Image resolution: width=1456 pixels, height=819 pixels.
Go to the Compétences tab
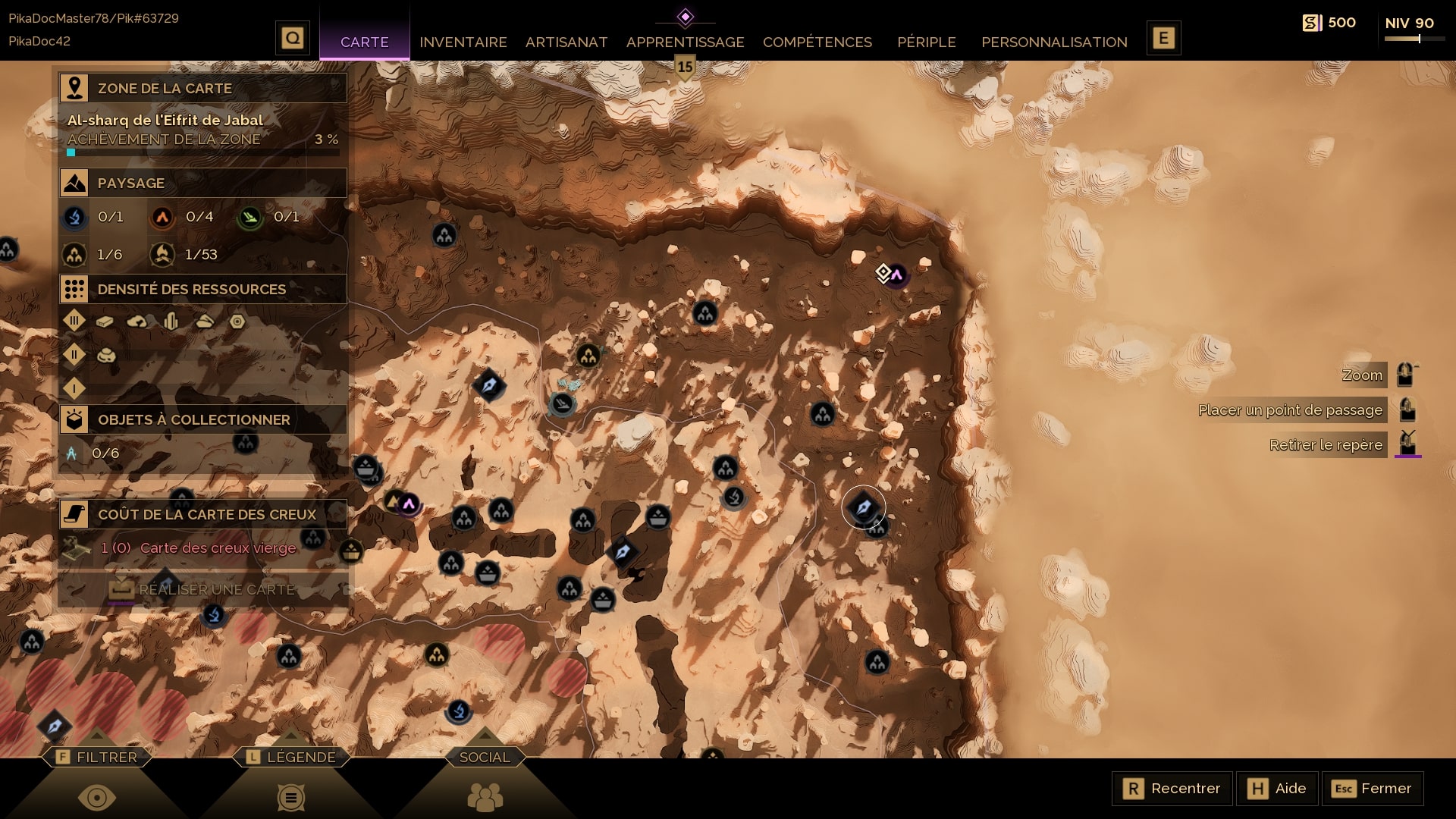(817, 42)
